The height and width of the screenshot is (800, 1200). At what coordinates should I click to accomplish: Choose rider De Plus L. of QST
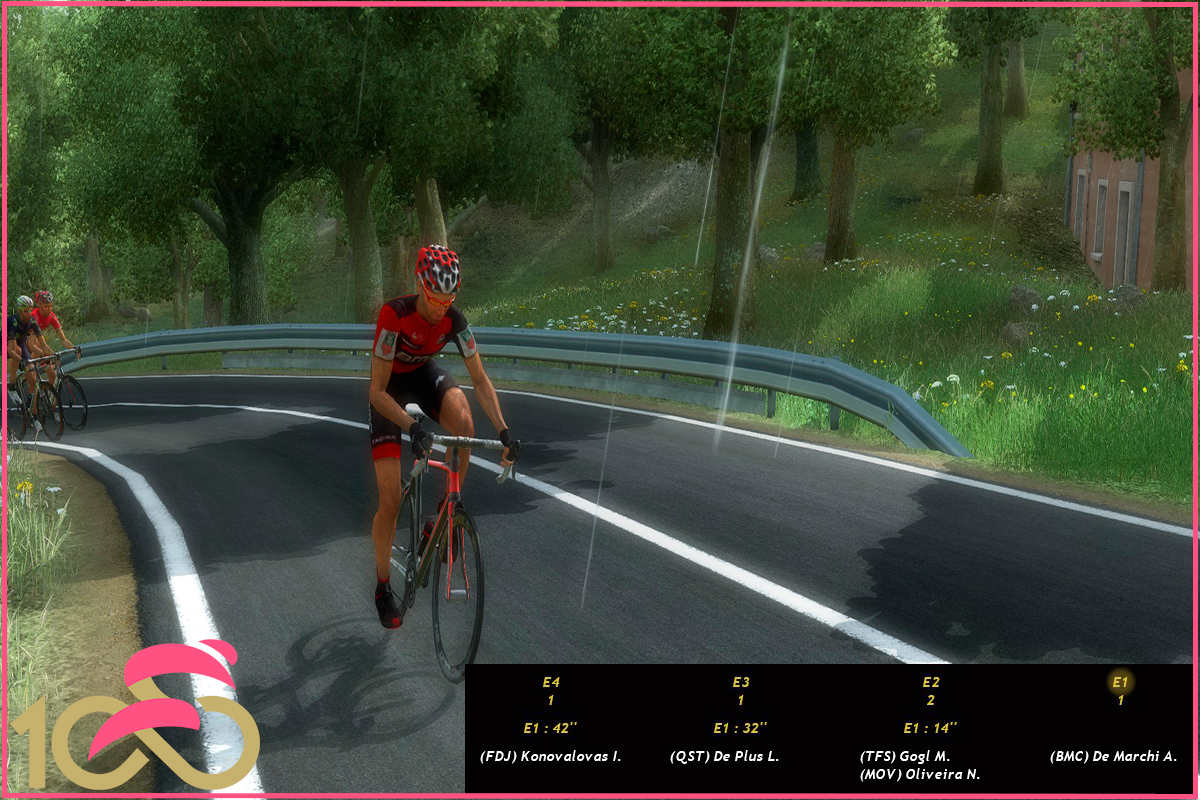[724, 757]
